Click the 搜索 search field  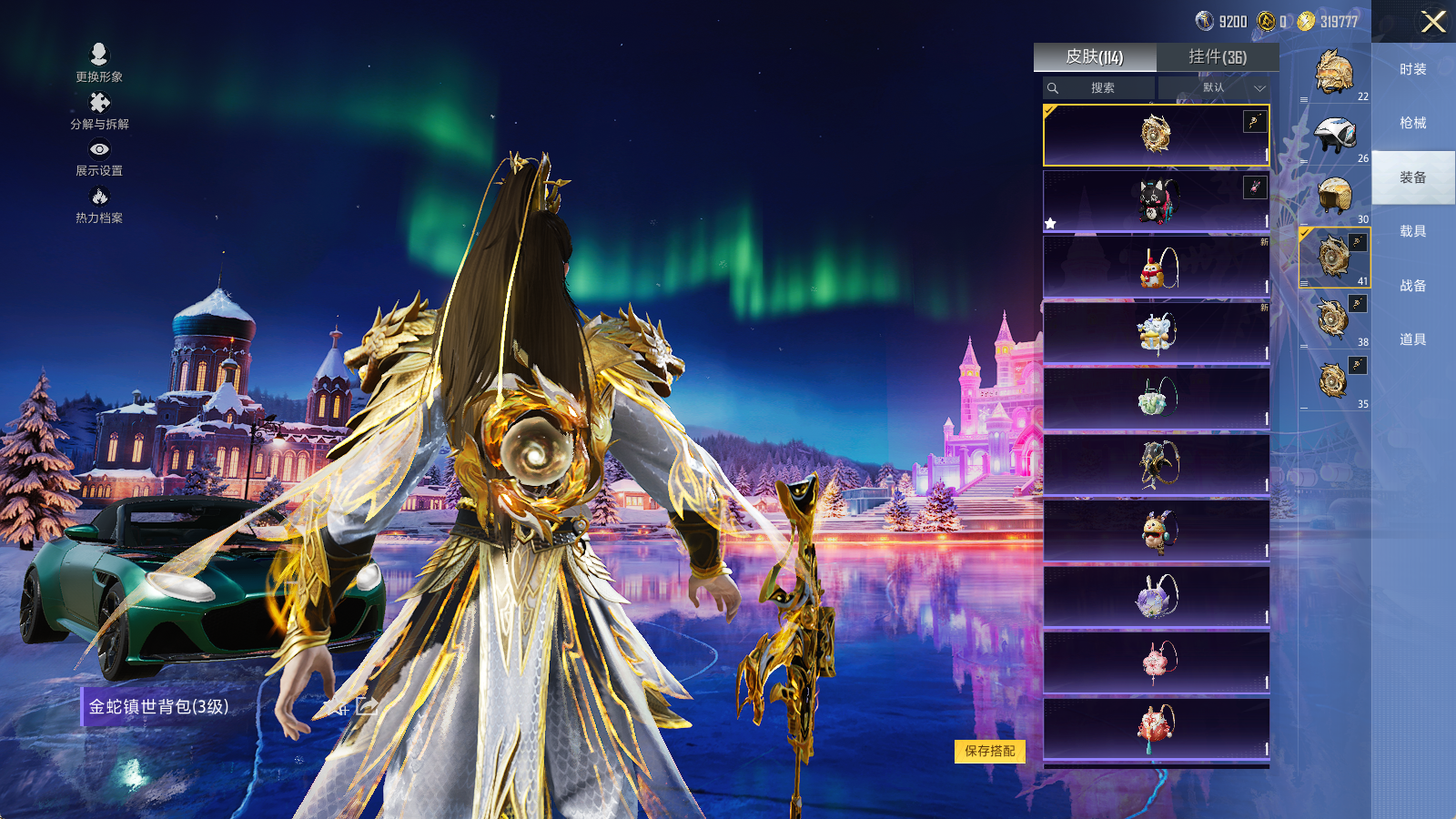pyautogui.click(x=1099, y=88)
